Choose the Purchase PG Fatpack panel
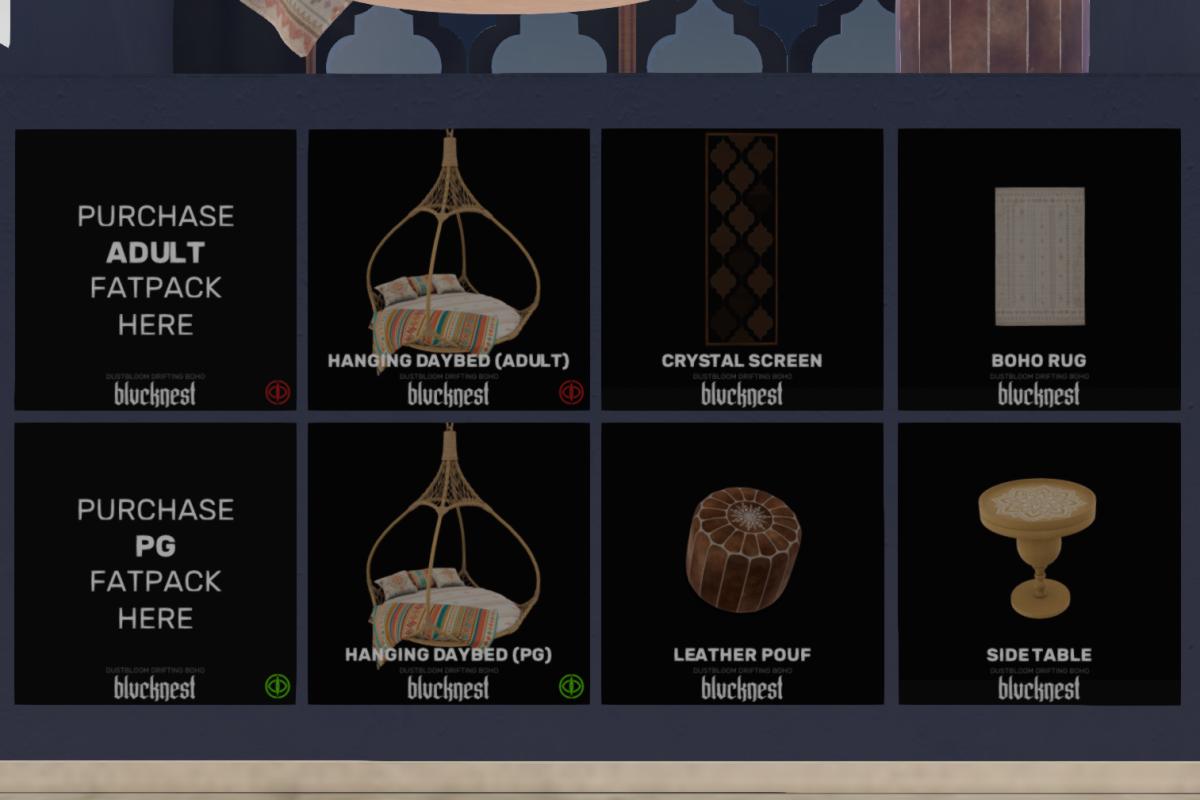 (x=155, y=563)
